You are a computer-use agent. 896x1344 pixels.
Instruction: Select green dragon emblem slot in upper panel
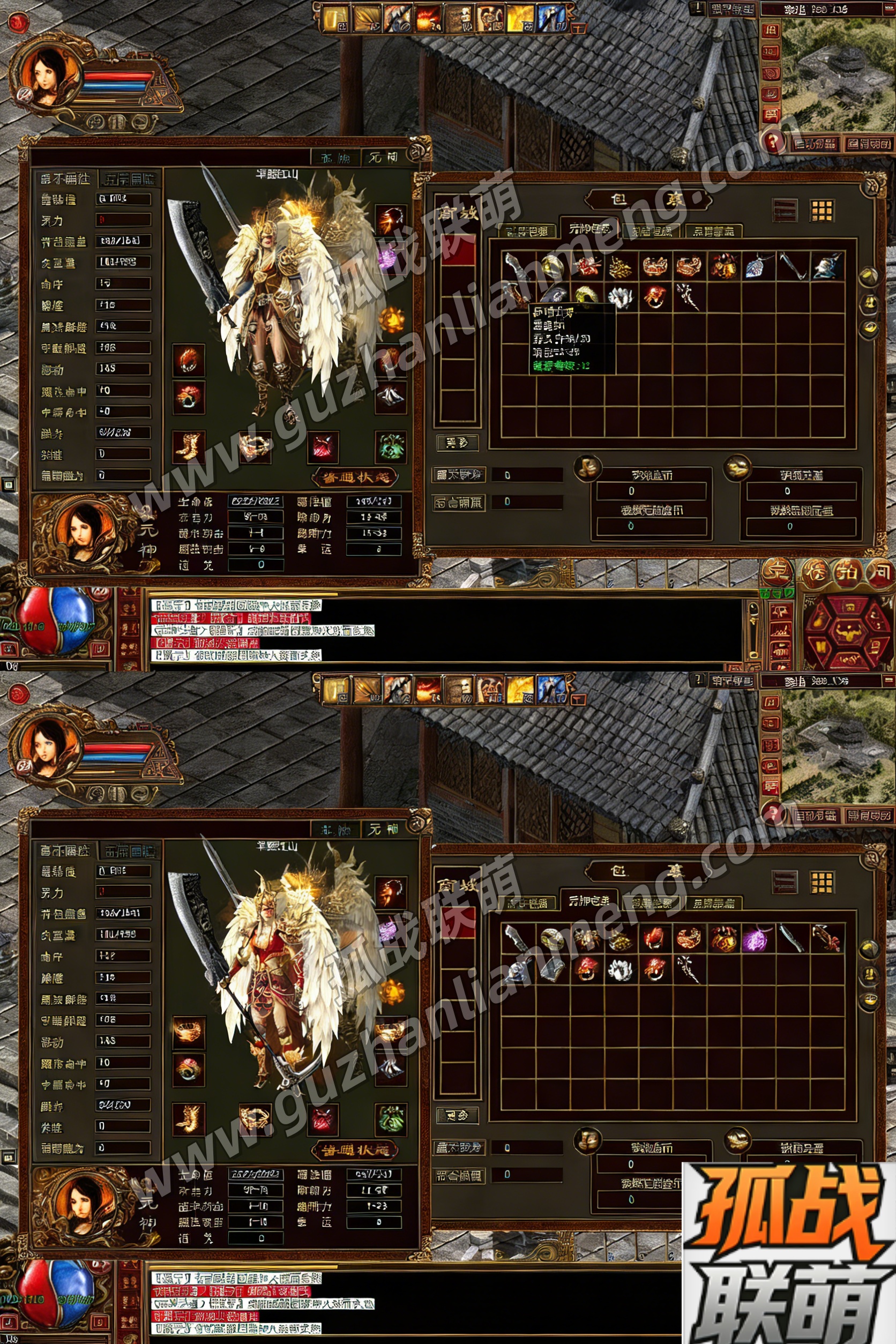coord(391,447)
